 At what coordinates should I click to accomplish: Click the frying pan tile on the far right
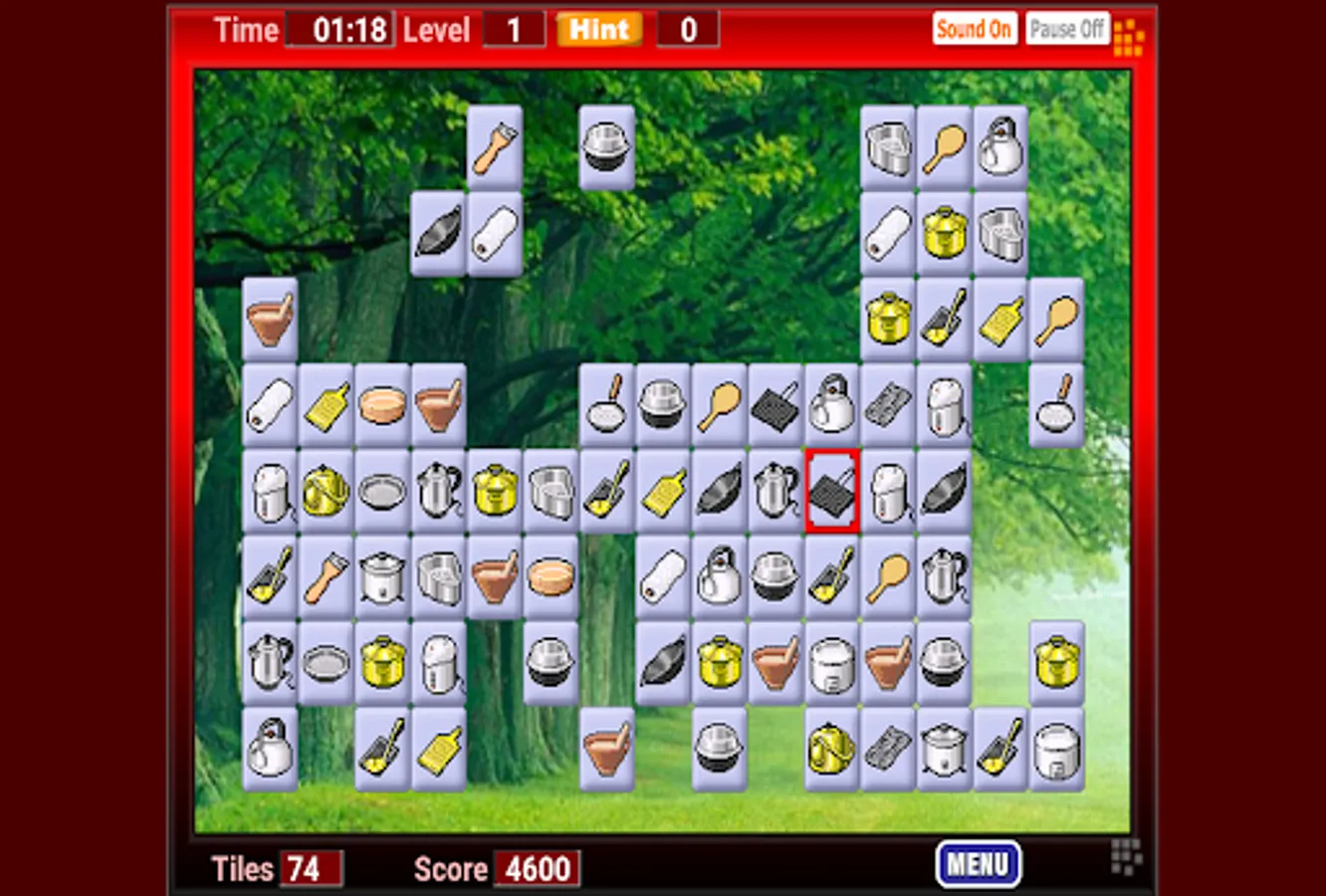click(1056, 408)
